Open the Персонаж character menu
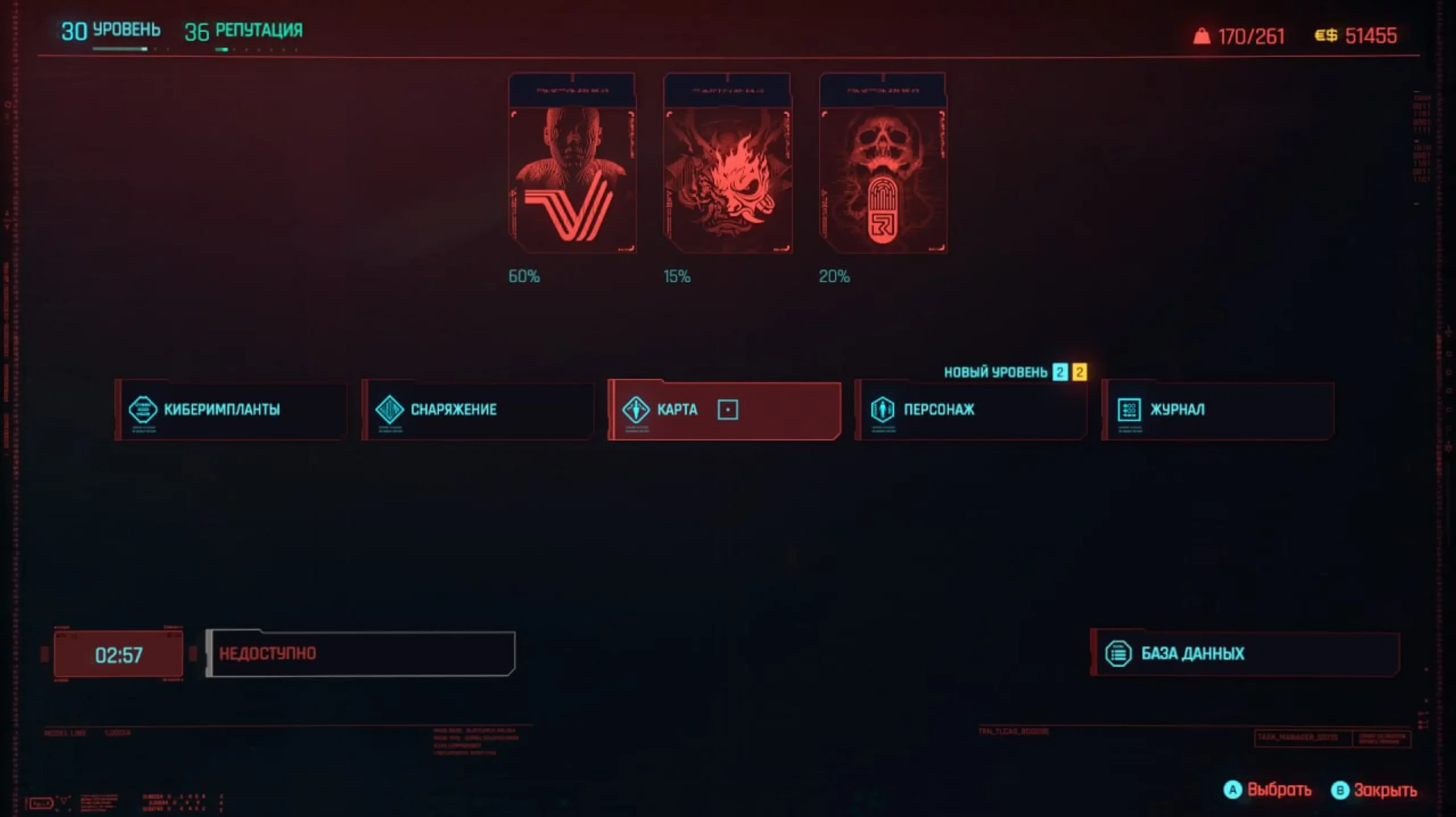This screenshot has height=817, width=1456. click(x=971, y=409)
